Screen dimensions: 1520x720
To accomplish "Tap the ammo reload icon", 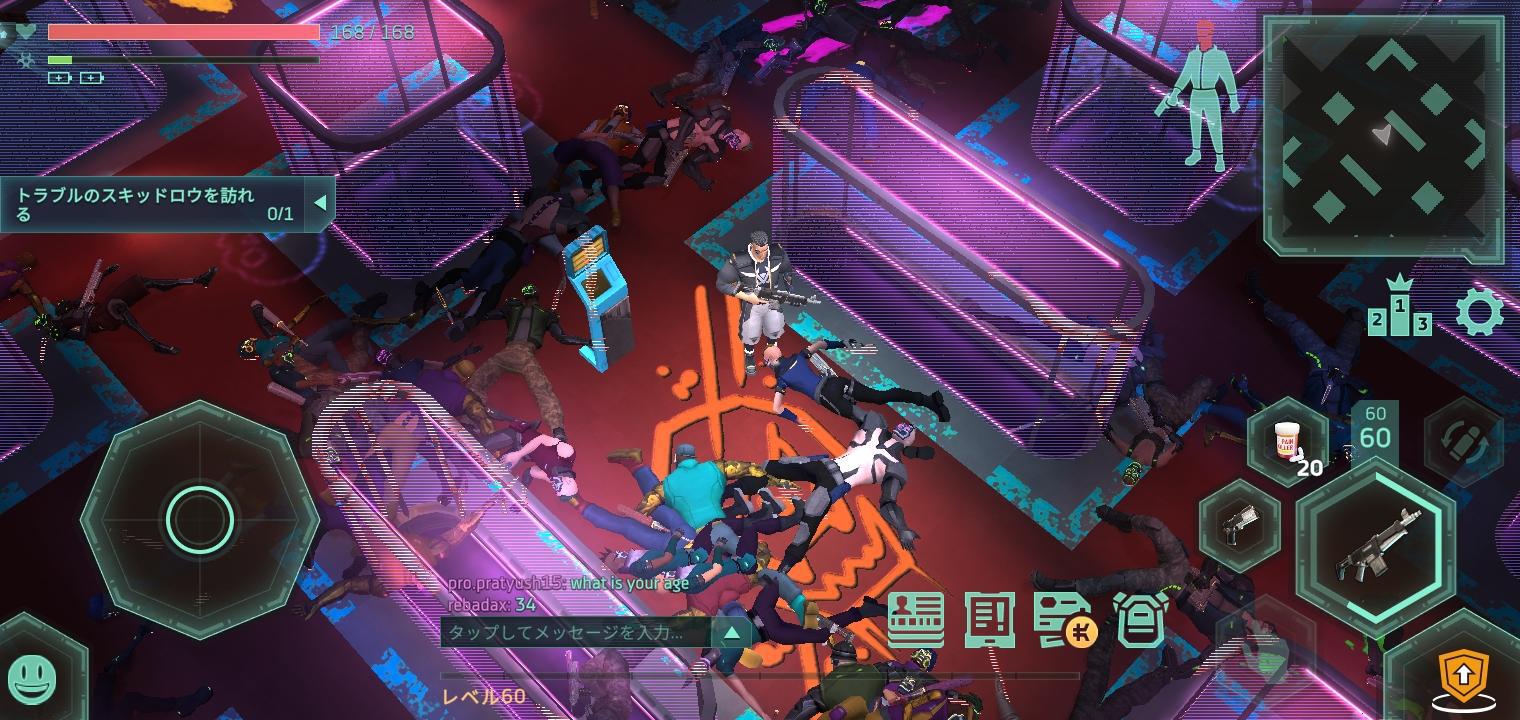I will coord(1462,440).
